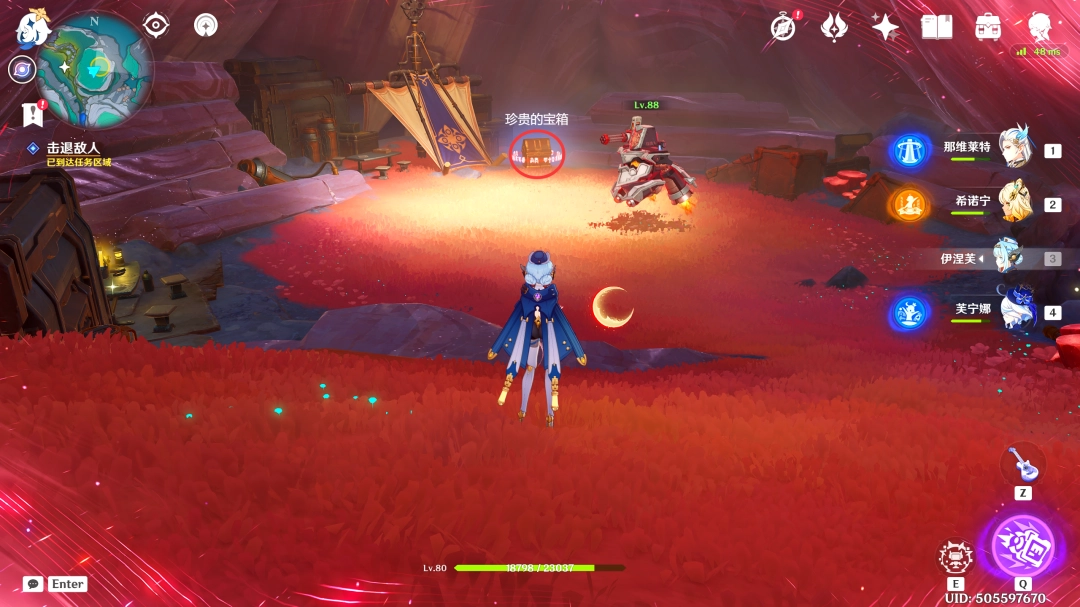Activate the eye-shaped elemental sight icon
Screen dimensions: 1080x607
click(x=156, y=25)
